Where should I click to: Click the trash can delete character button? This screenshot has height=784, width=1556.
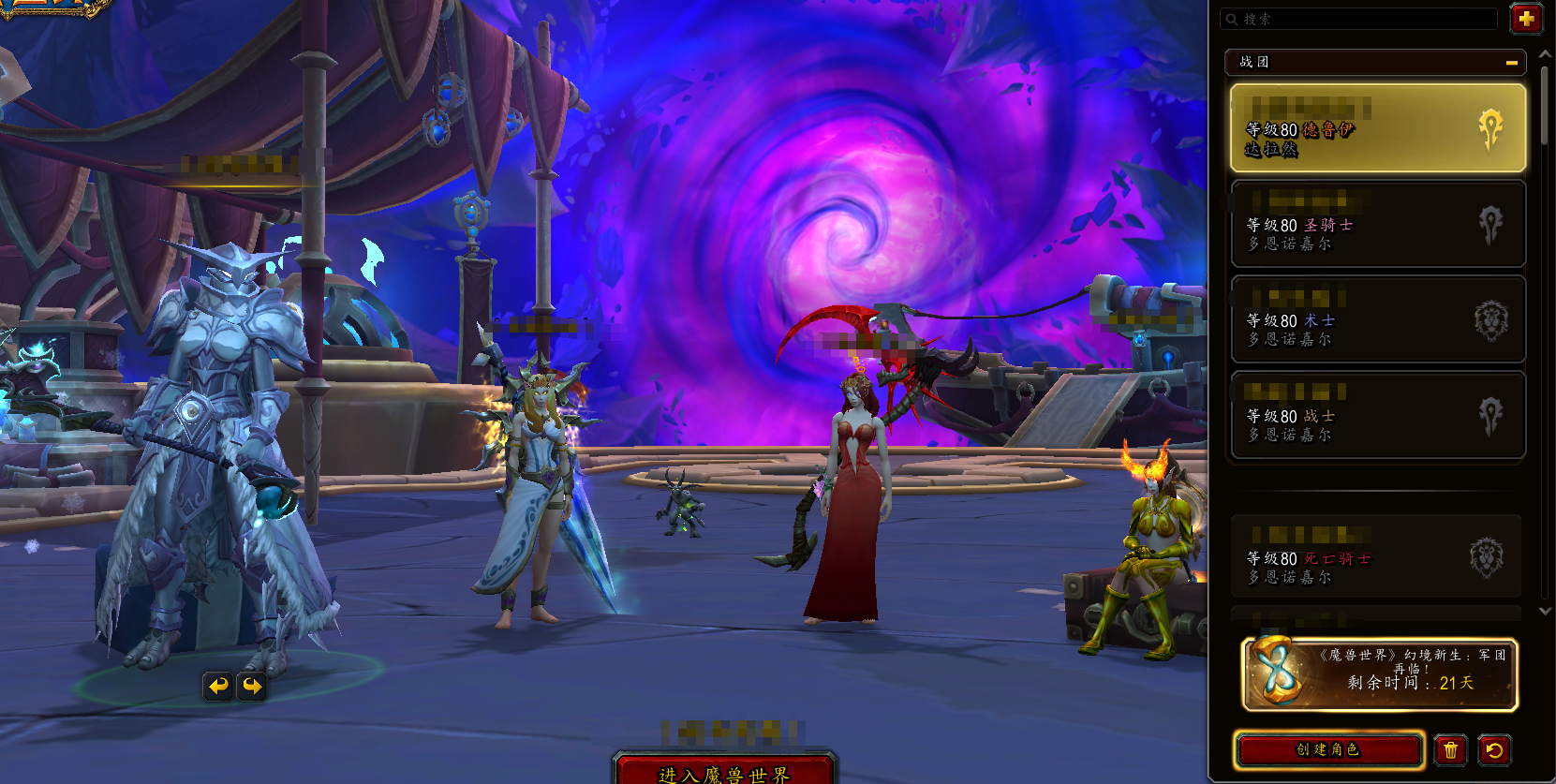point(1450,749)
